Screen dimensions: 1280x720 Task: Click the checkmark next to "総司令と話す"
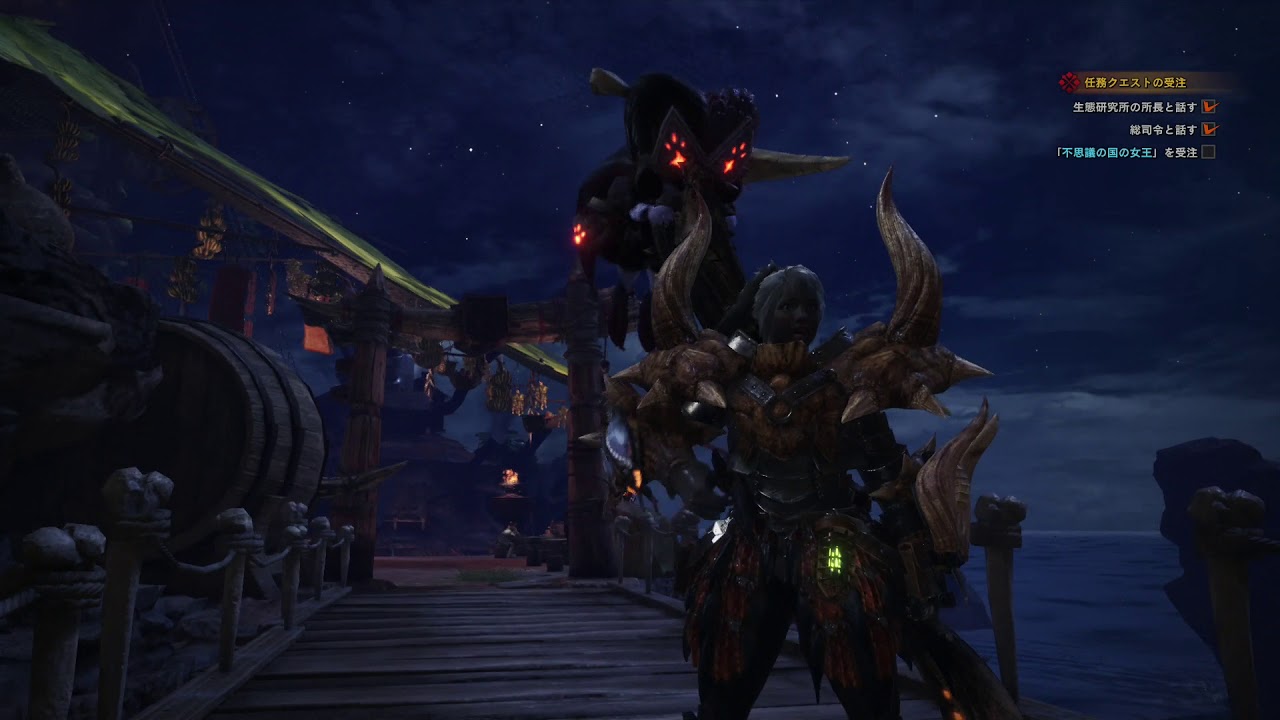pos(1210,127)
